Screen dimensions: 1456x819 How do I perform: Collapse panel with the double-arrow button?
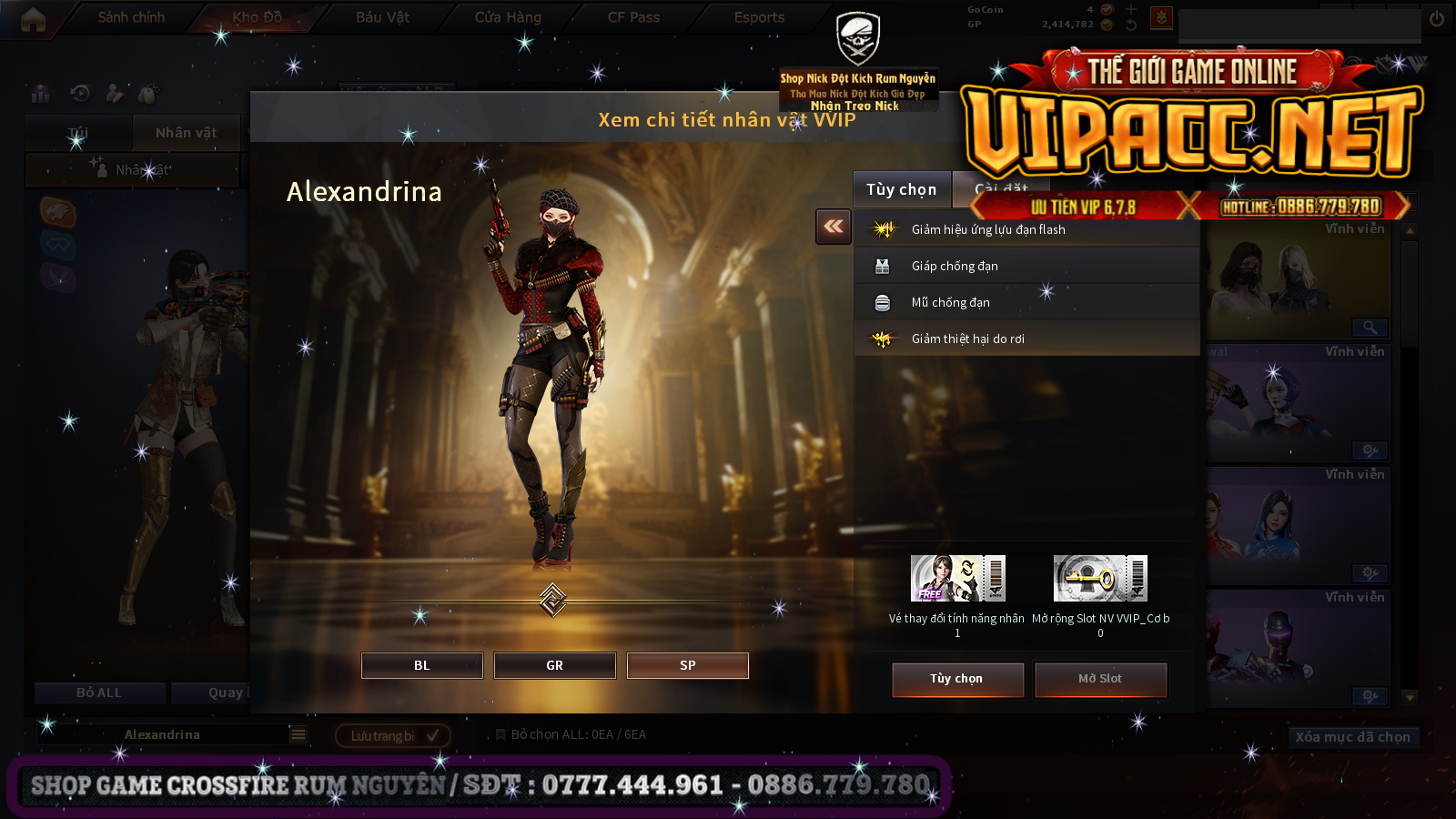point(834,227)
